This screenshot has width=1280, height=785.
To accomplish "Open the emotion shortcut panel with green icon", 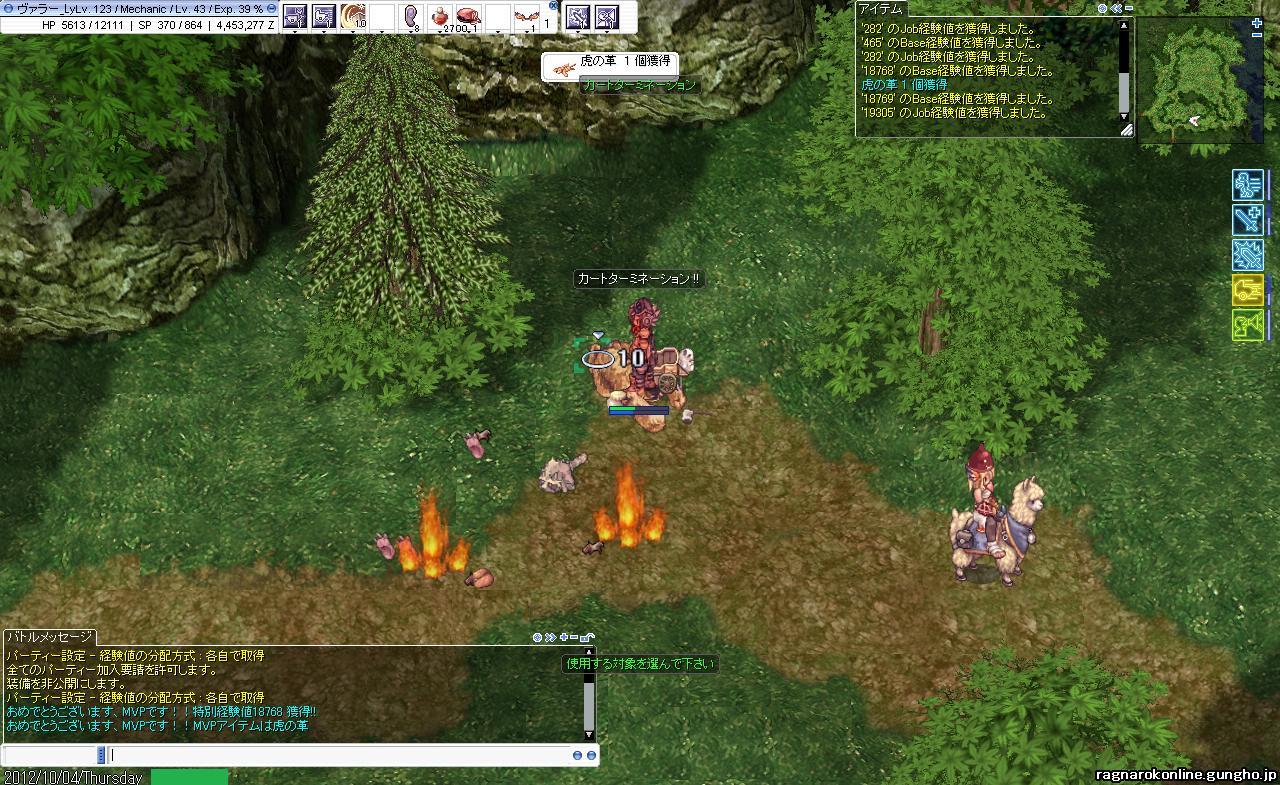I will click(1248, 324).
